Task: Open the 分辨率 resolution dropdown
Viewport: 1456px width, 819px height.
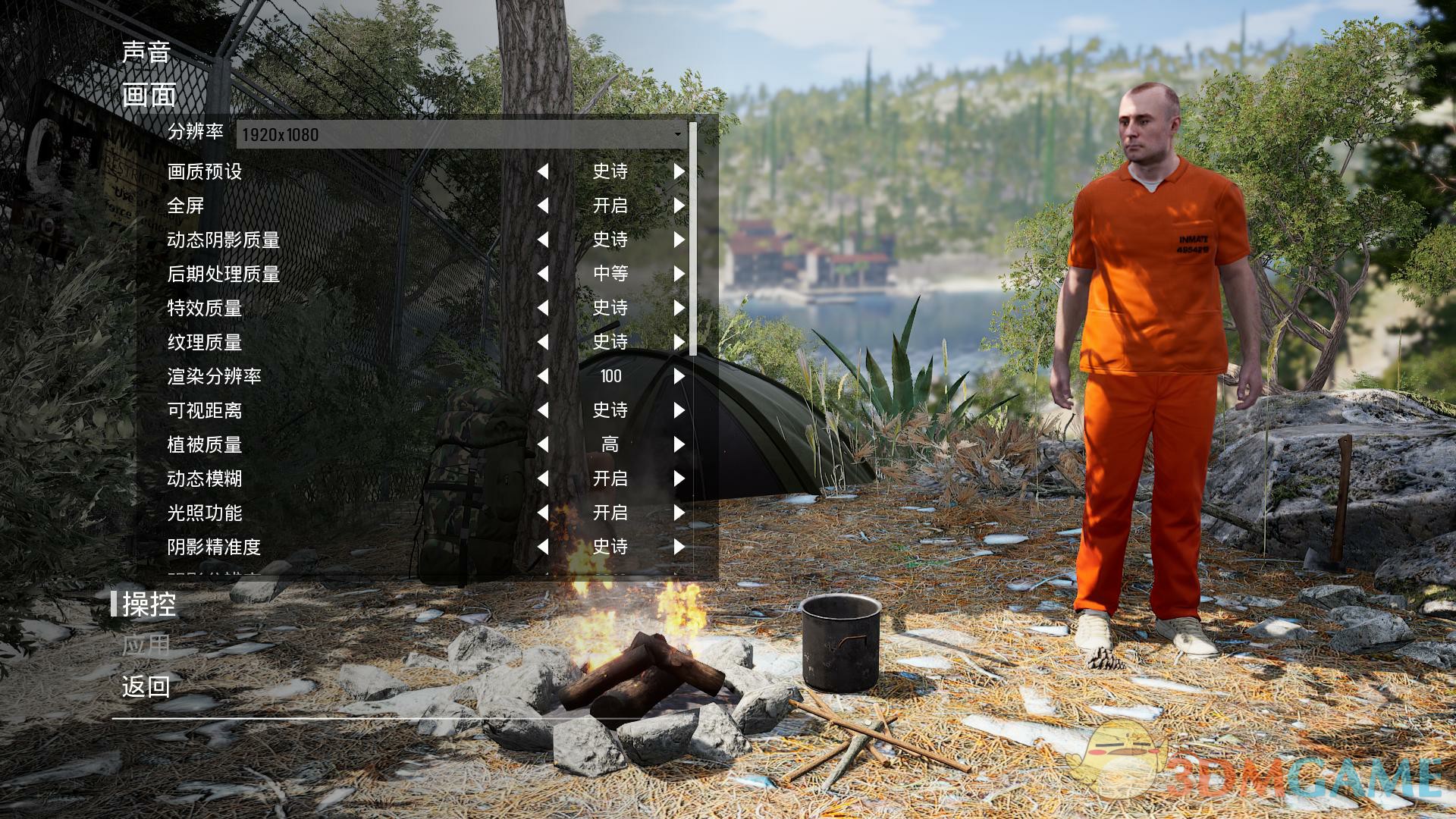Action: (x=463, y=135)
